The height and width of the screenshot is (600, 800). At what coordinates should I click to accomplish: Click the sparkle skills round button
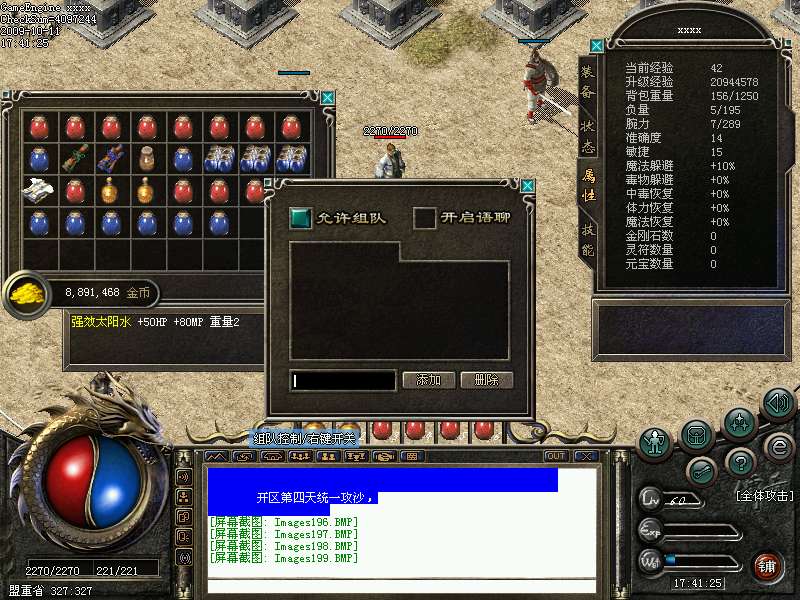pos(739,424)
